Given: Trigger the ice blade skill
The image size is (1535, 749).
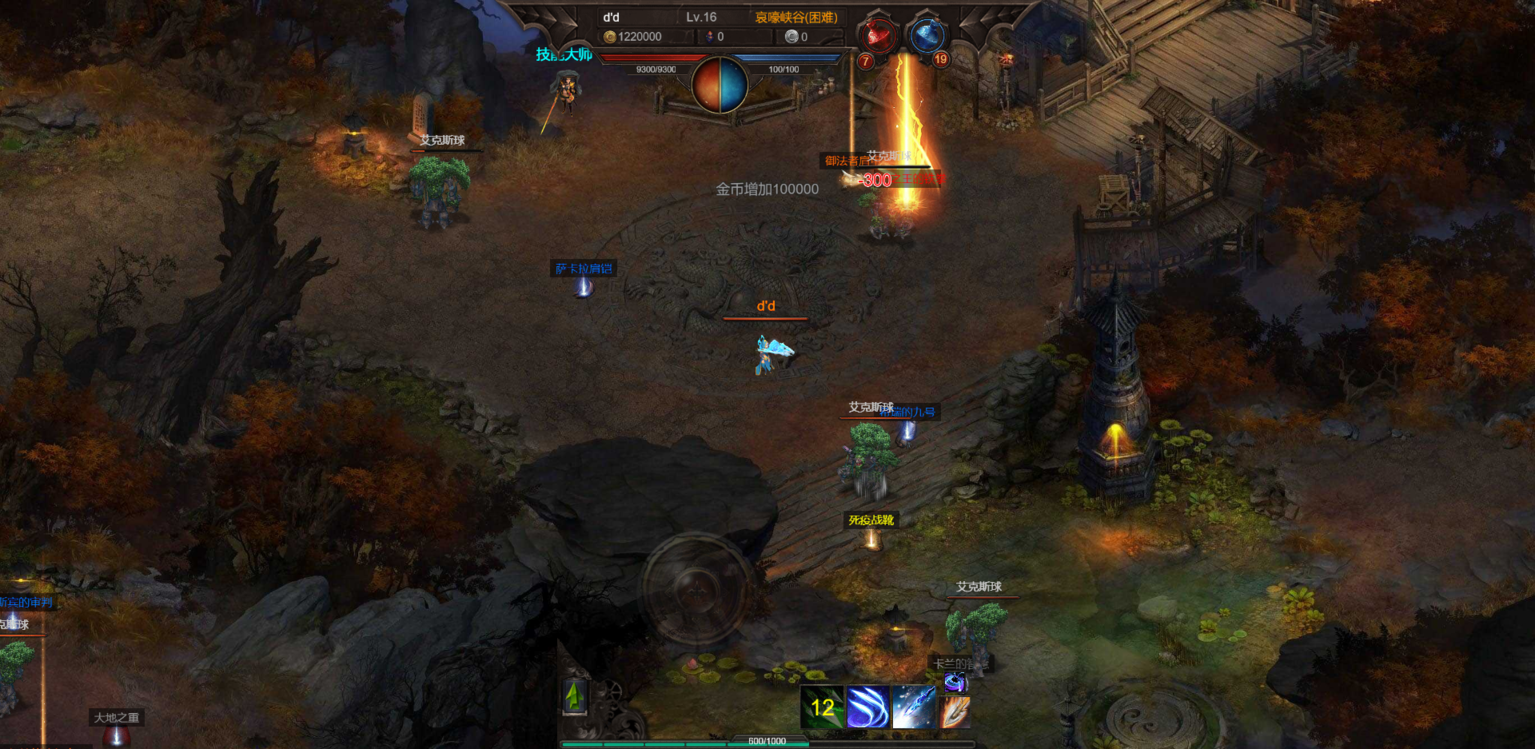Looking at the screenshot, I should 913,708.
